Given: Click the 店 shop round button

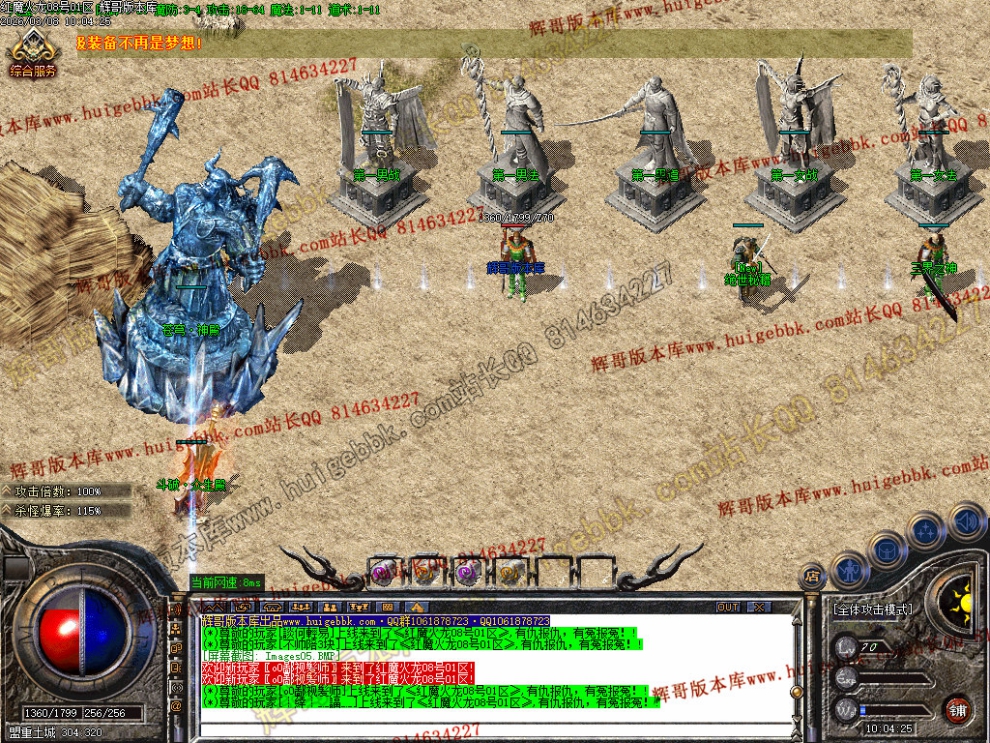Looking at the screenshot, I should click(812, 576).
